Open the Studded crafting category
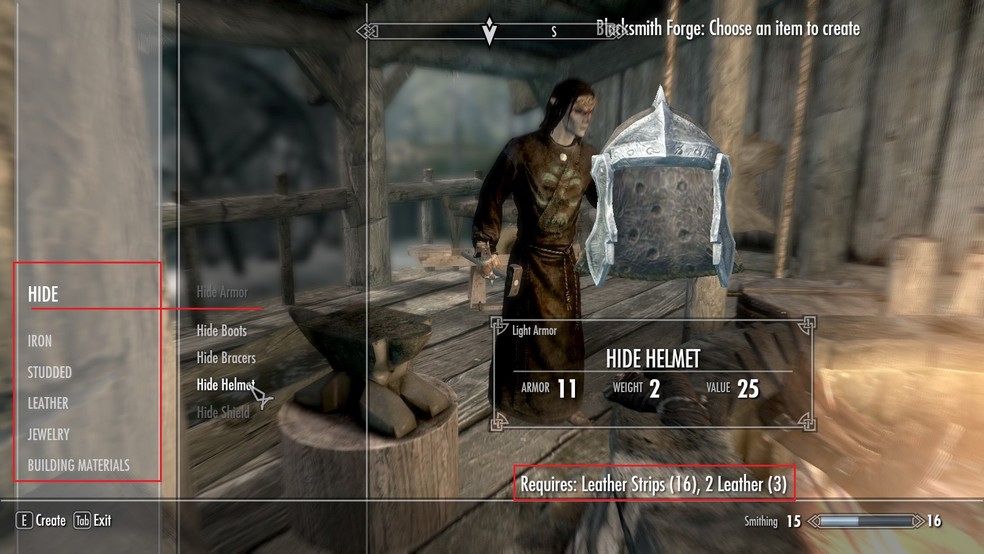 pyautogui.click(x=50, y=372)
